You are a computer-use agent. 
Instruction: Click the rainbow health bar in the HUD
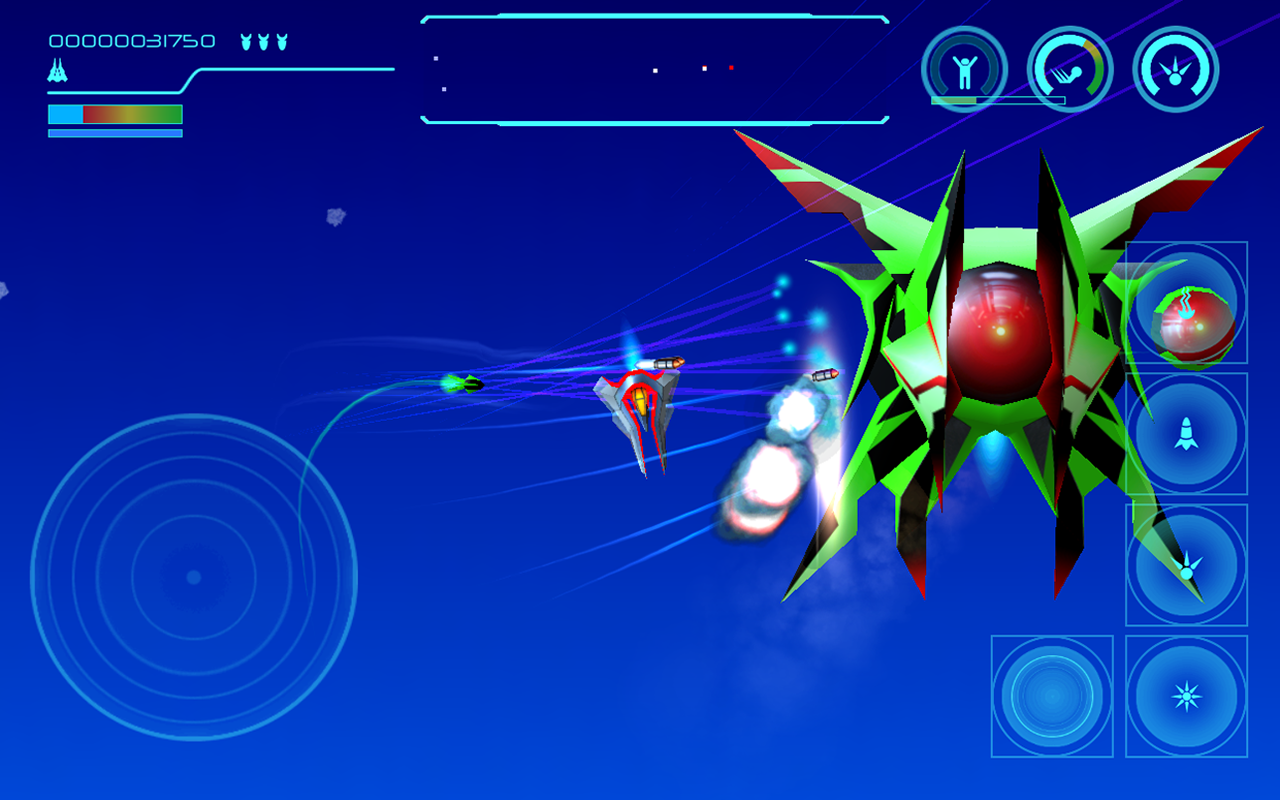pos(114,113)
